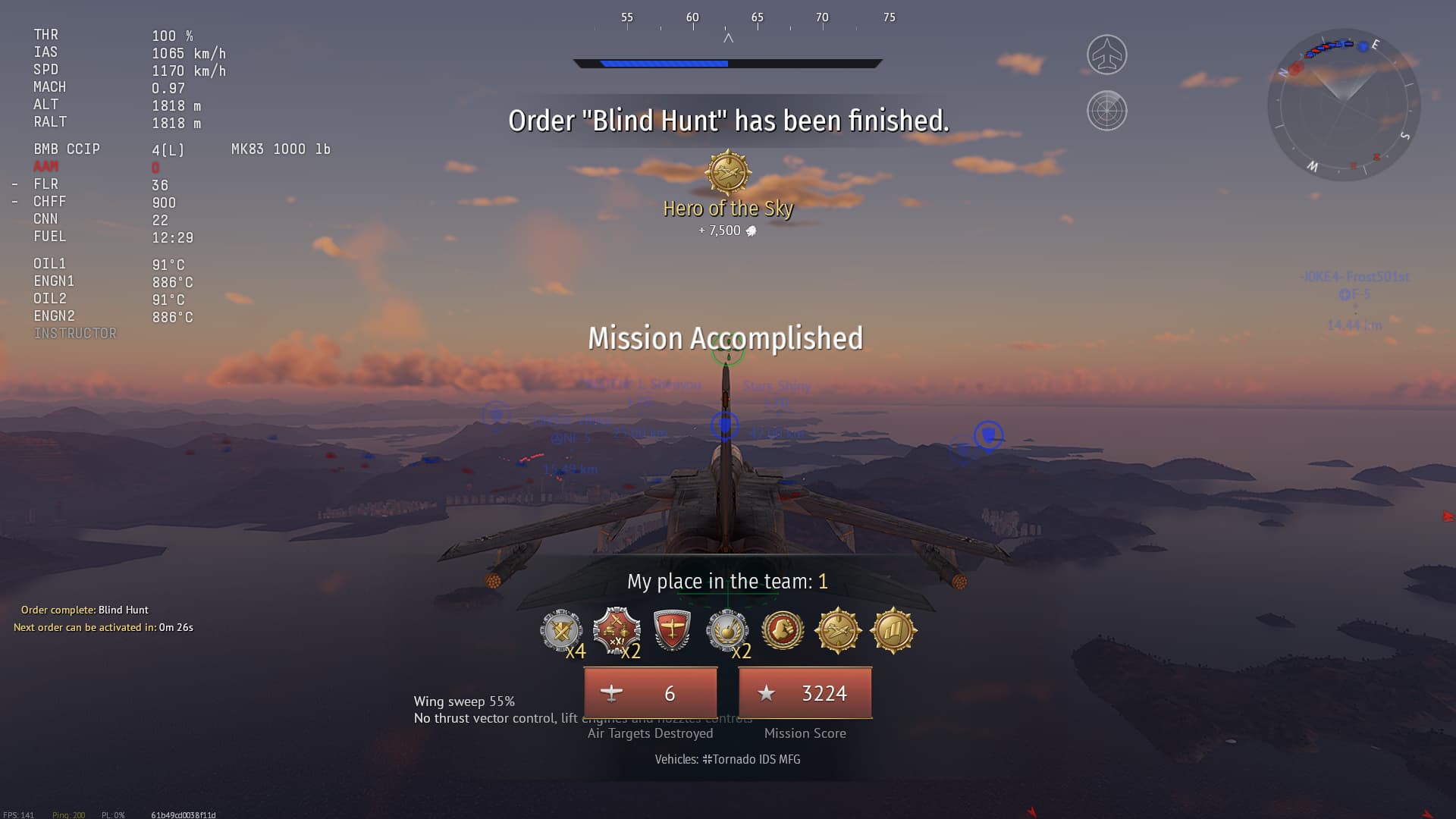This screenshot has width=1456, height=819.
Task: Inspect the red fist medal
Action: (783, 630)
